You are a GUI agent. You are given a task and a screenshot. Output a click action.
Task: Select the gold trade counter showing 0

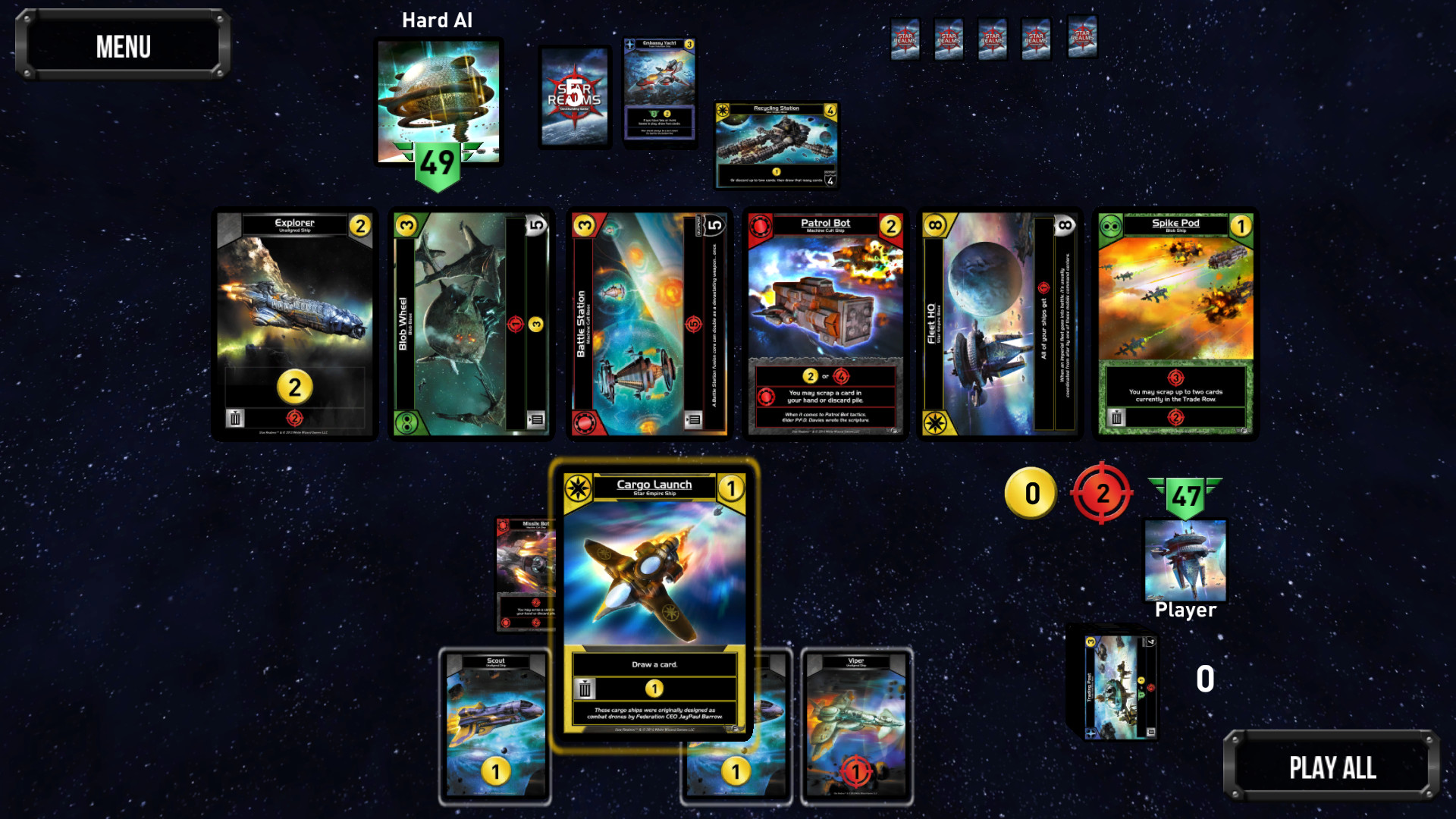[1031, 494]
